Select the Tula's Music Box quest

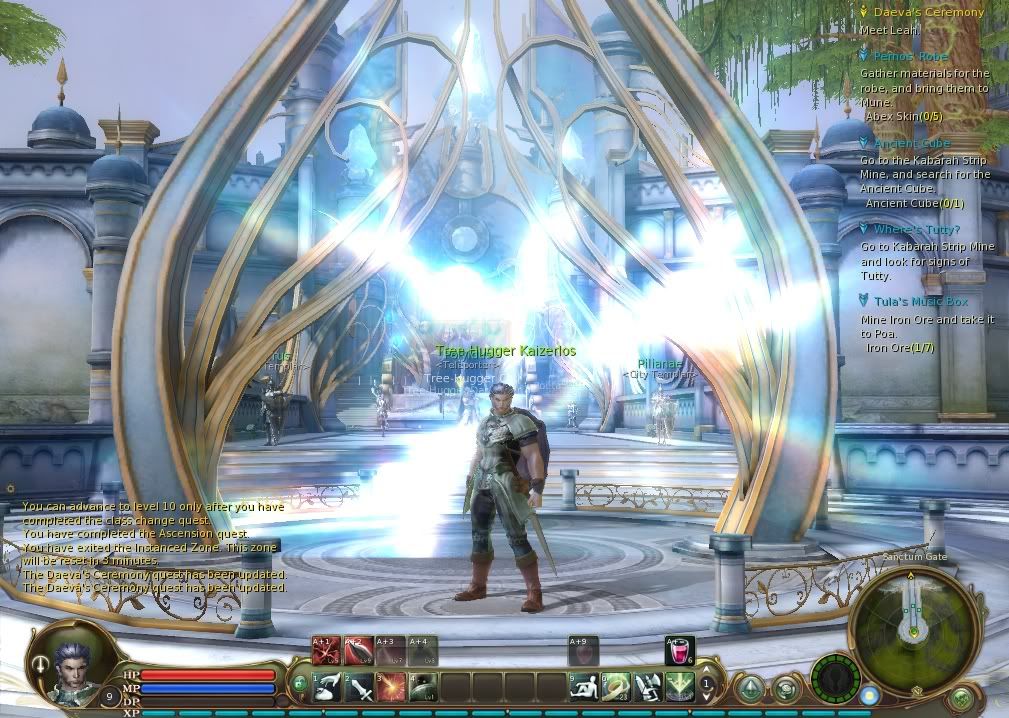[920, 301]
